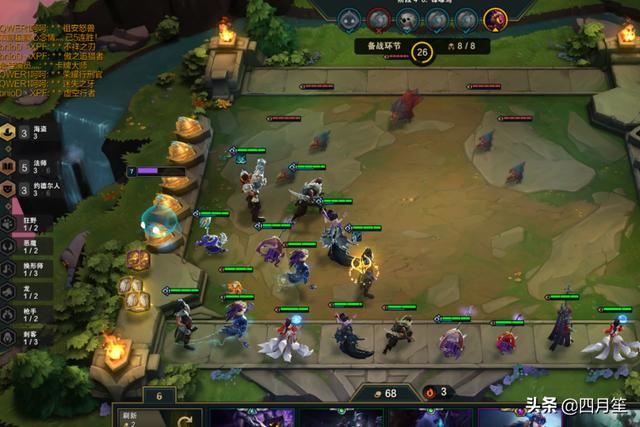Show the 狂野 (Wild) trait info

(22, 222)
